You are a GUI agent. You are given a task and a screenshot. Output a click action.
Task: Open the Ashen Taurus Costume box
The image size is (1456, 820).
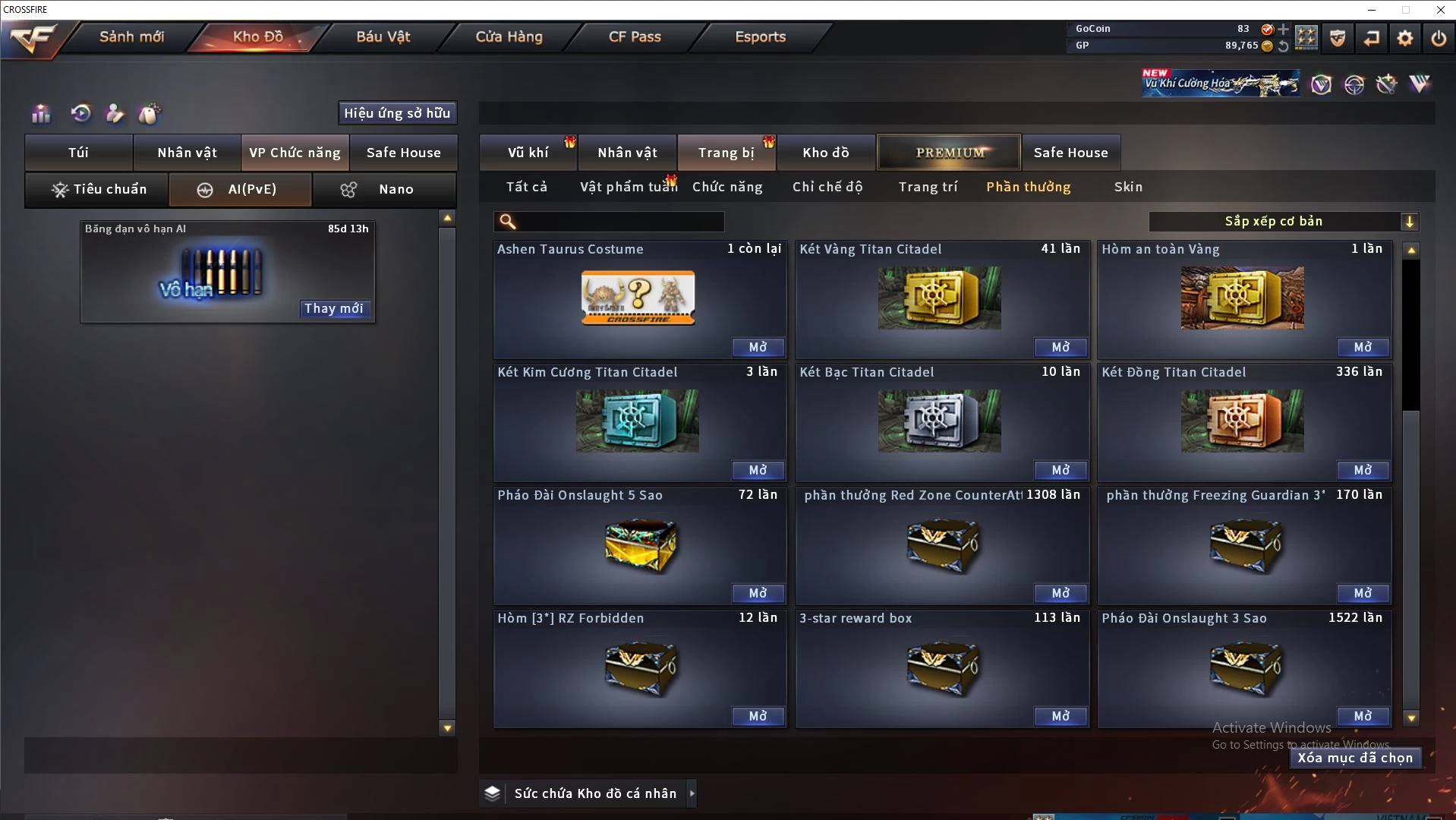point(758,347)
